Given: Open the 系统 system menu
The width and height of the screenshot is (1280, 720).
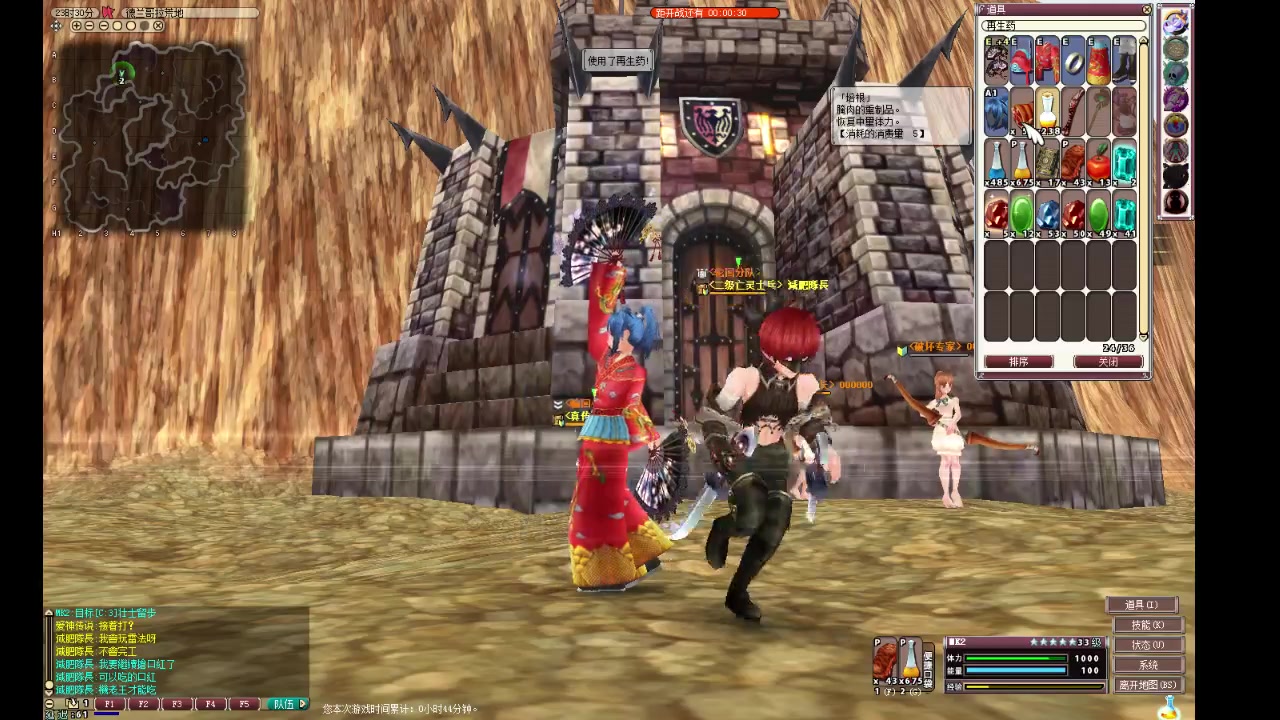Looking at the screenshot, I should pyautogui.click(x=1147, y=665).
